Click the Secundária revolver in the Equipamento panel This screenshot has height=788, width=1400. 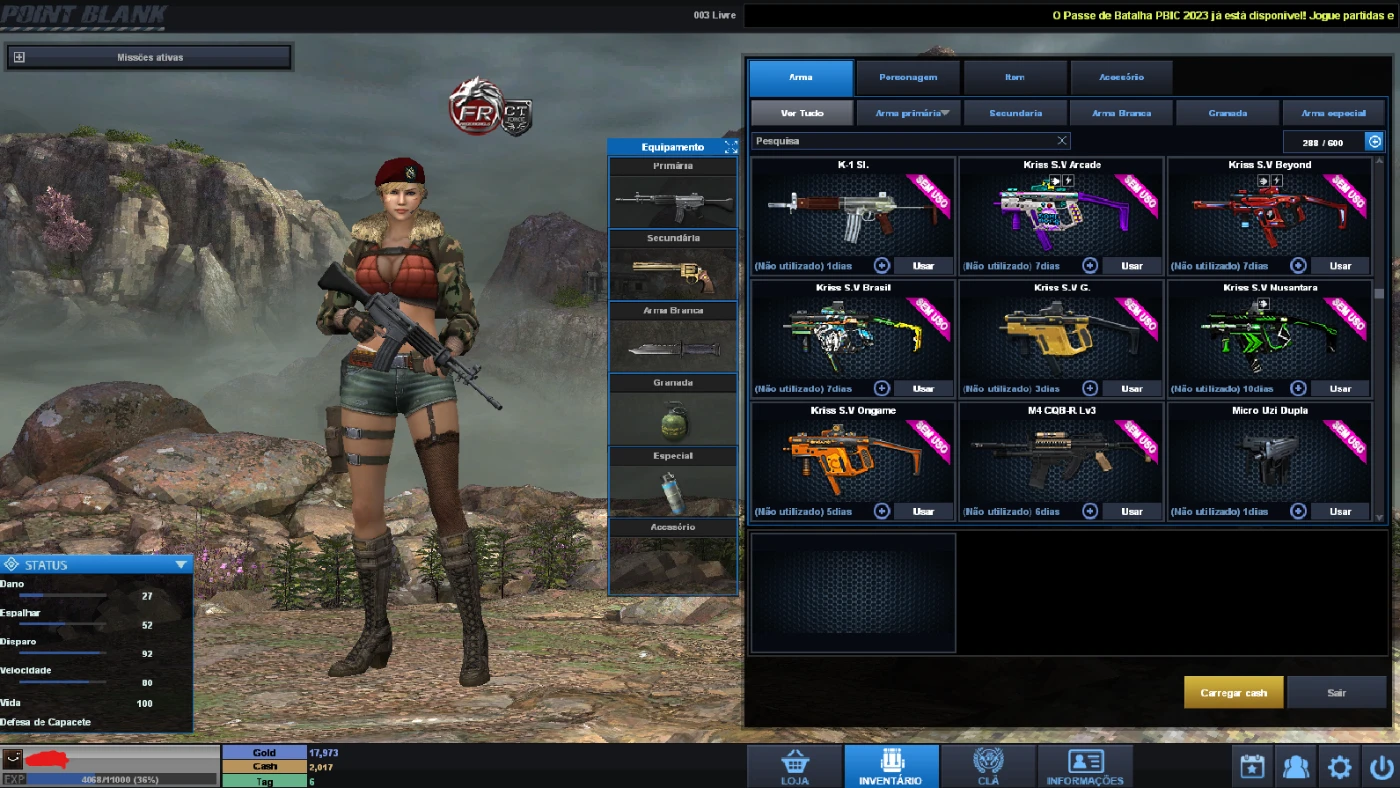click(x=672, y=272)
